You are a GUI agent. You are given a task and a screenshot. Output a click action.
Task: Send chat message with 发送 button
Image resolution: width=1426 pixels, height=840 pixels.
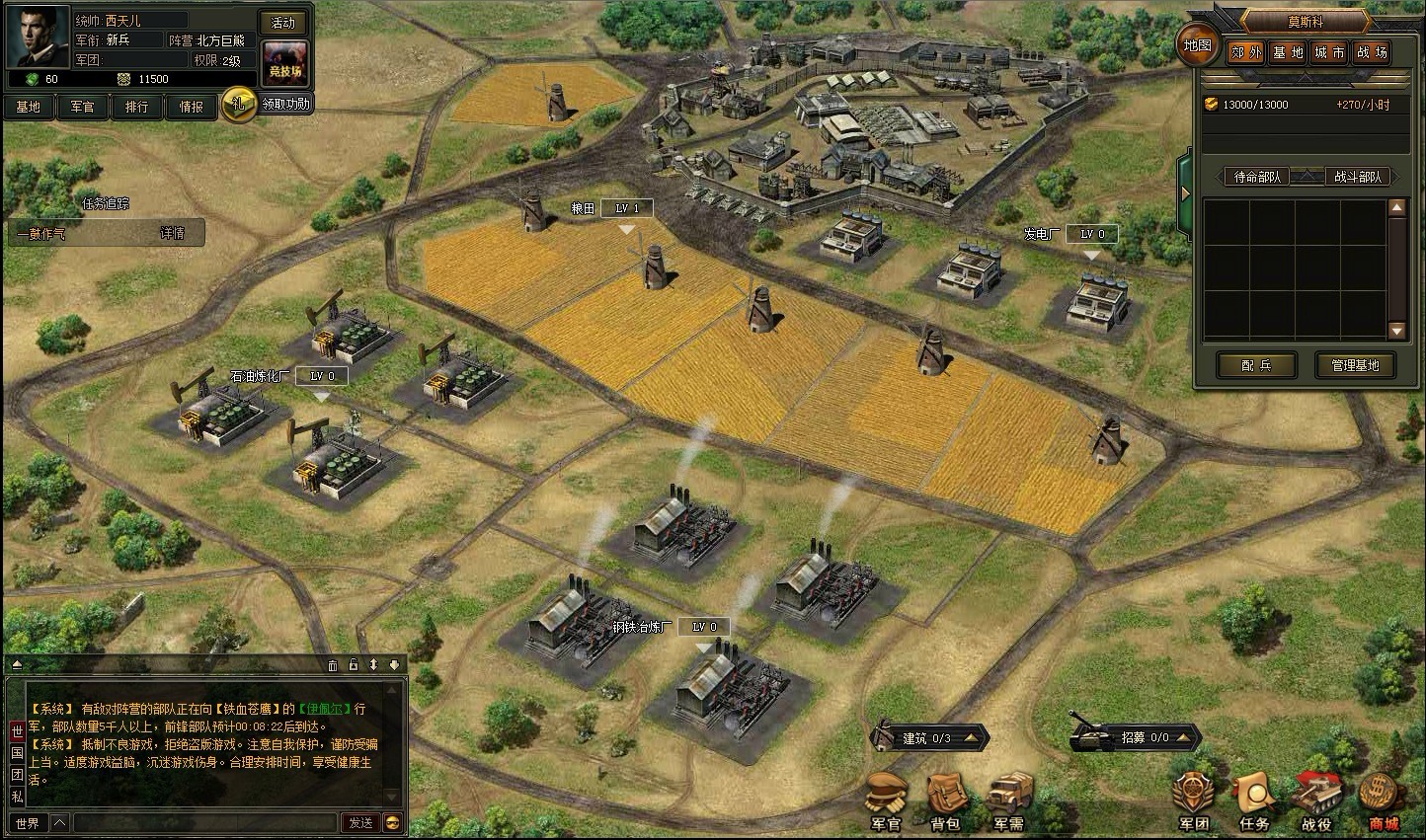click(x=360, y=822)
